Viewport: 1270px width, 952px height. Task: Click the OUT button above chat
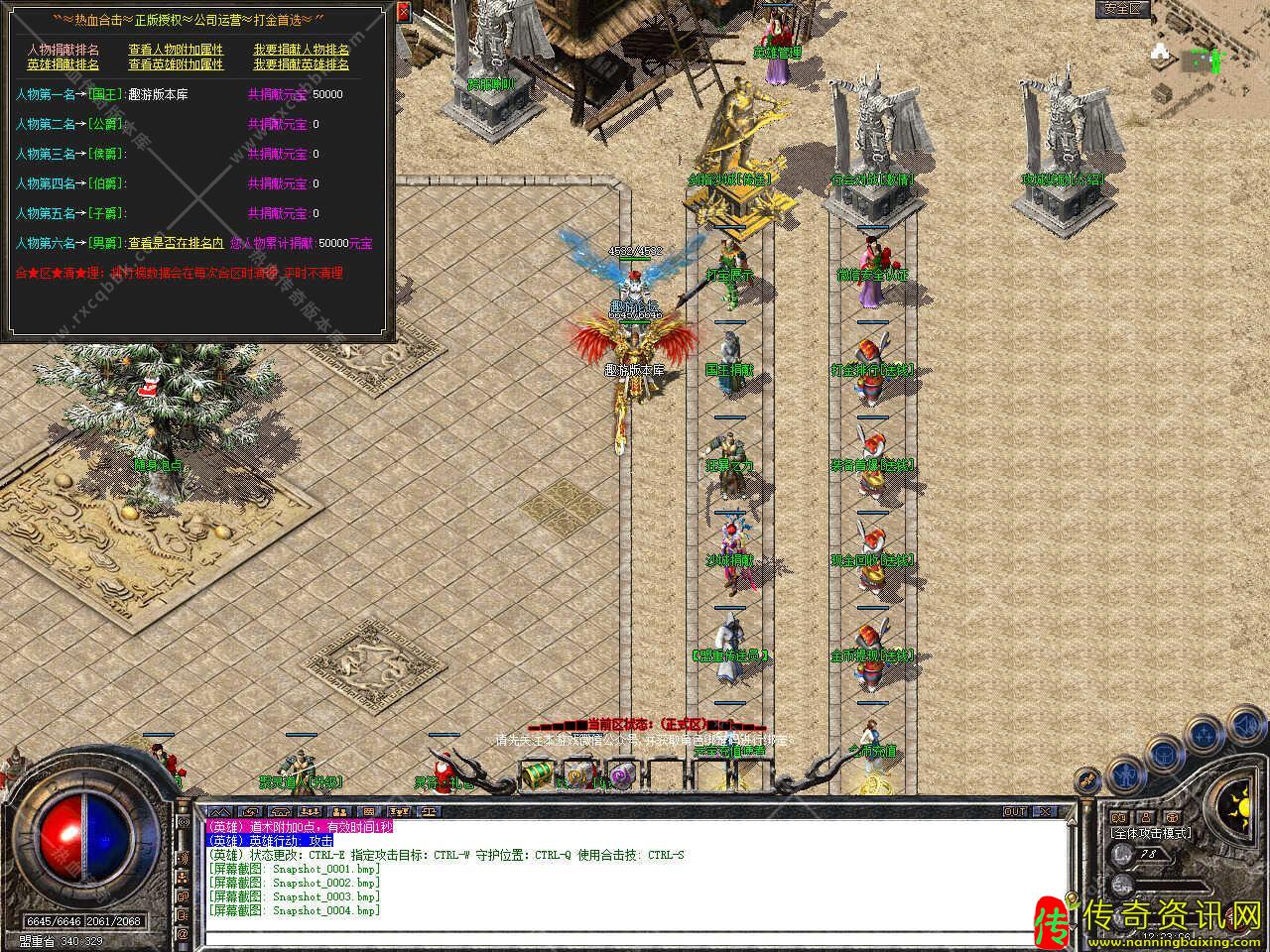(x=1015, y=811)
